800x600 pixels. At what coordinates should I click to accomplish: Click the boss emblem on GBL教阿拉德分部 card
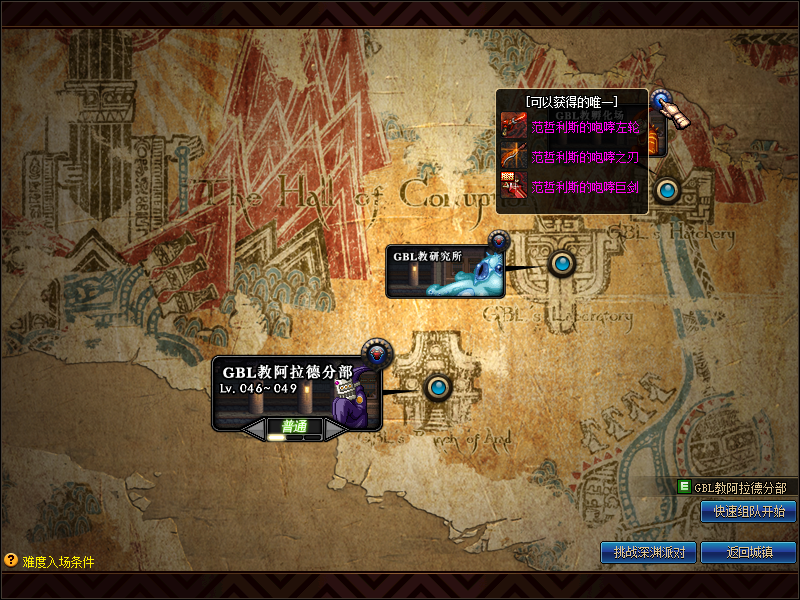coord(378,352)
